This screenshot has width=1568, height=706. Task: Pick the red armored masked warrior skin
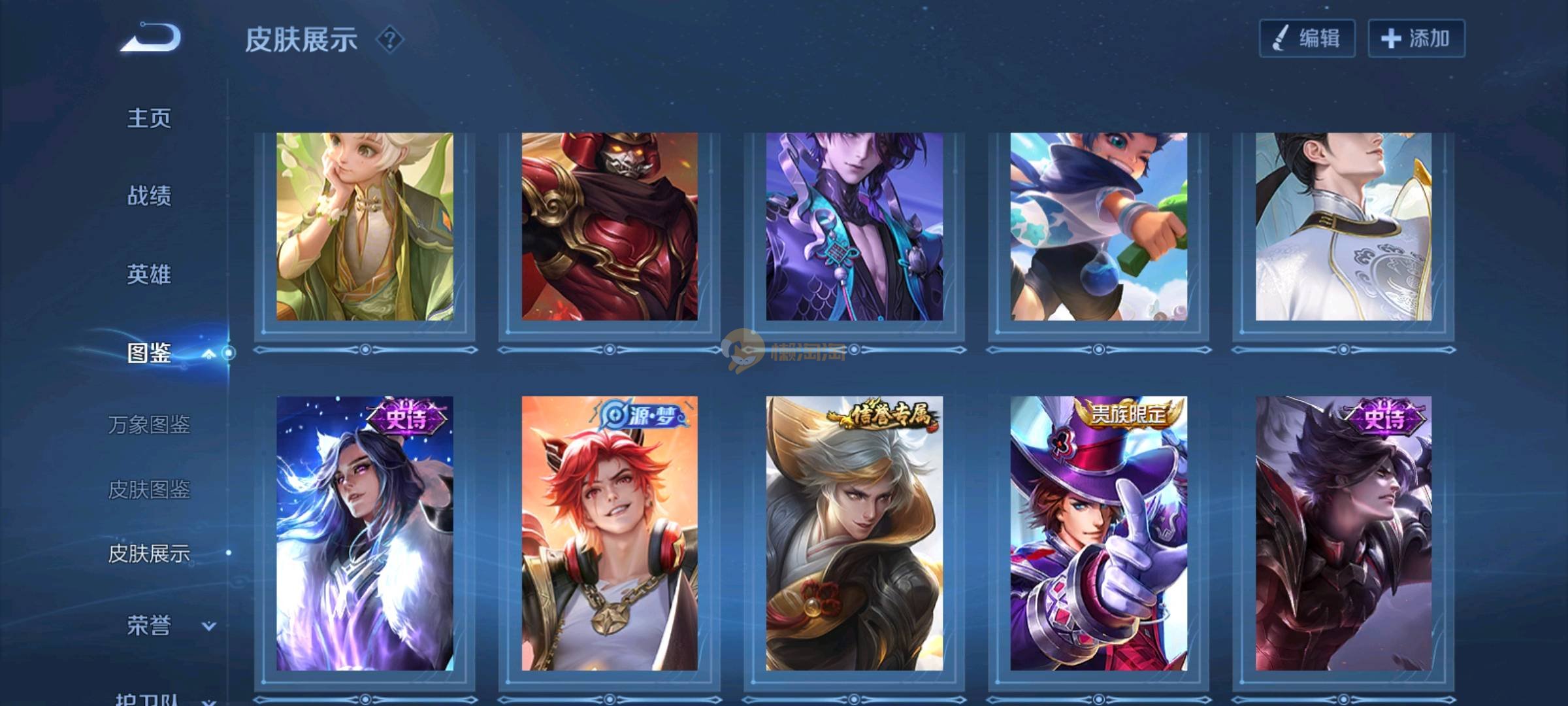pos(609,227)
